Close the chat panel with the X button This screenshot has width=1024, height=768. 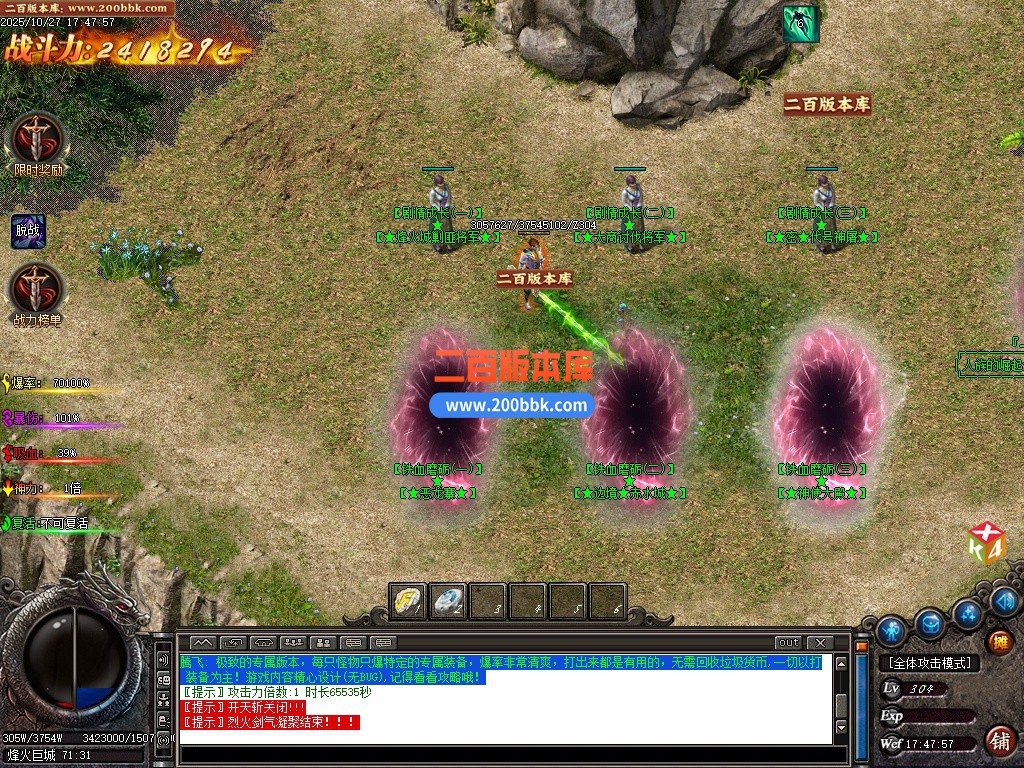pos(819,642)
